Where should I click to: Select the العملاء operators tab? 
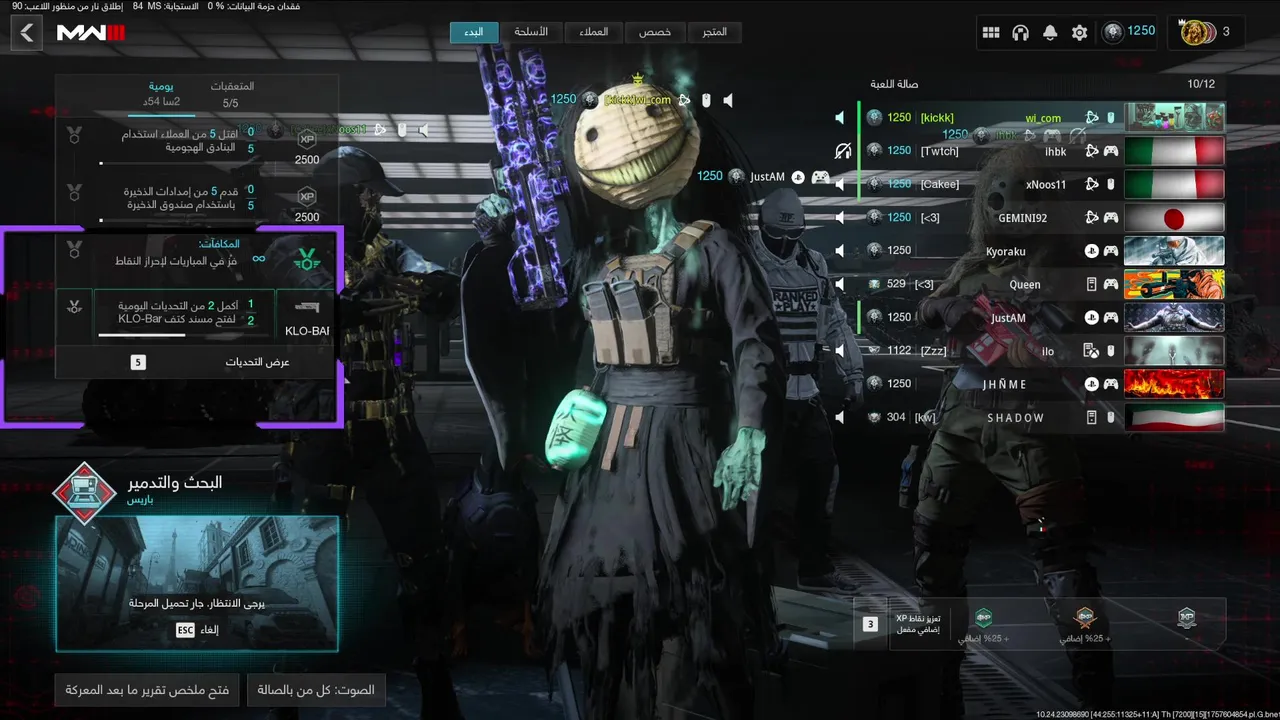tap(593, 32)
